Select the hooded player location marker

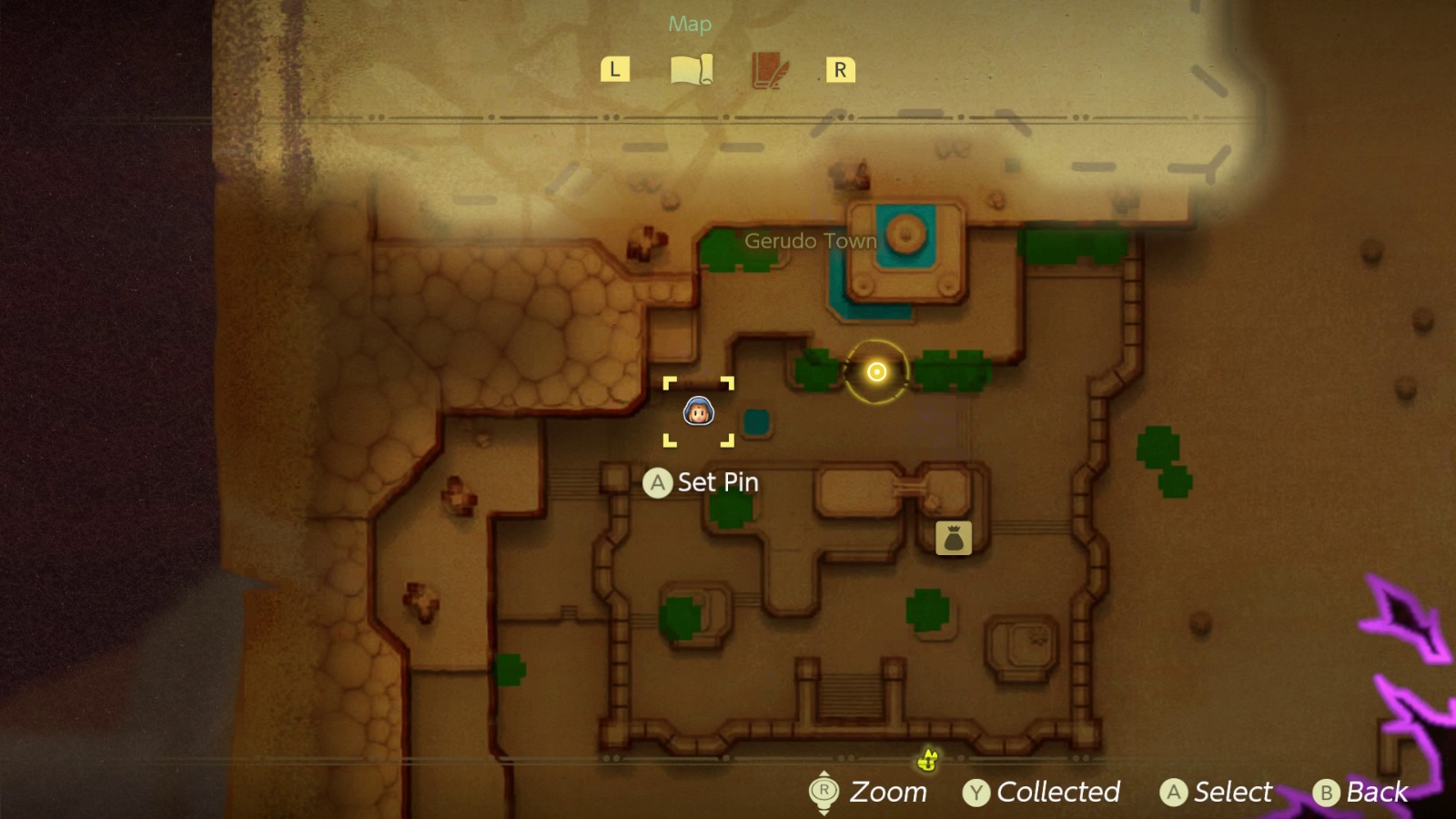tap(696, 411)
